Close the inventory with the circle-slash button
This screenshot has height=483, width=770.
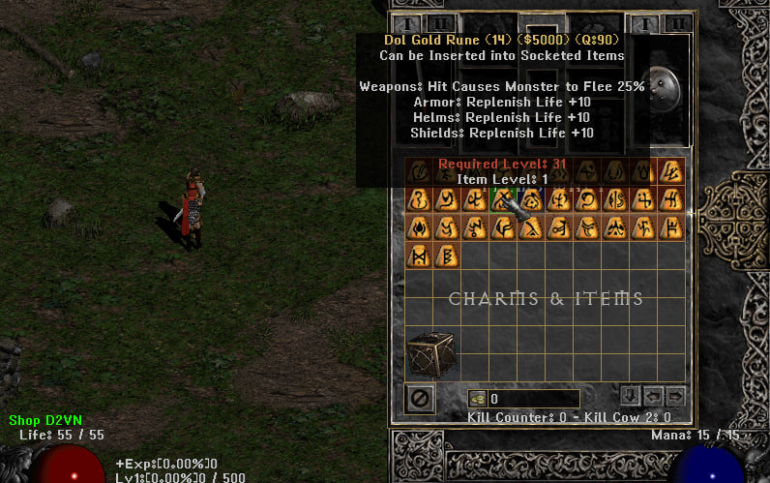coord(420,399)
